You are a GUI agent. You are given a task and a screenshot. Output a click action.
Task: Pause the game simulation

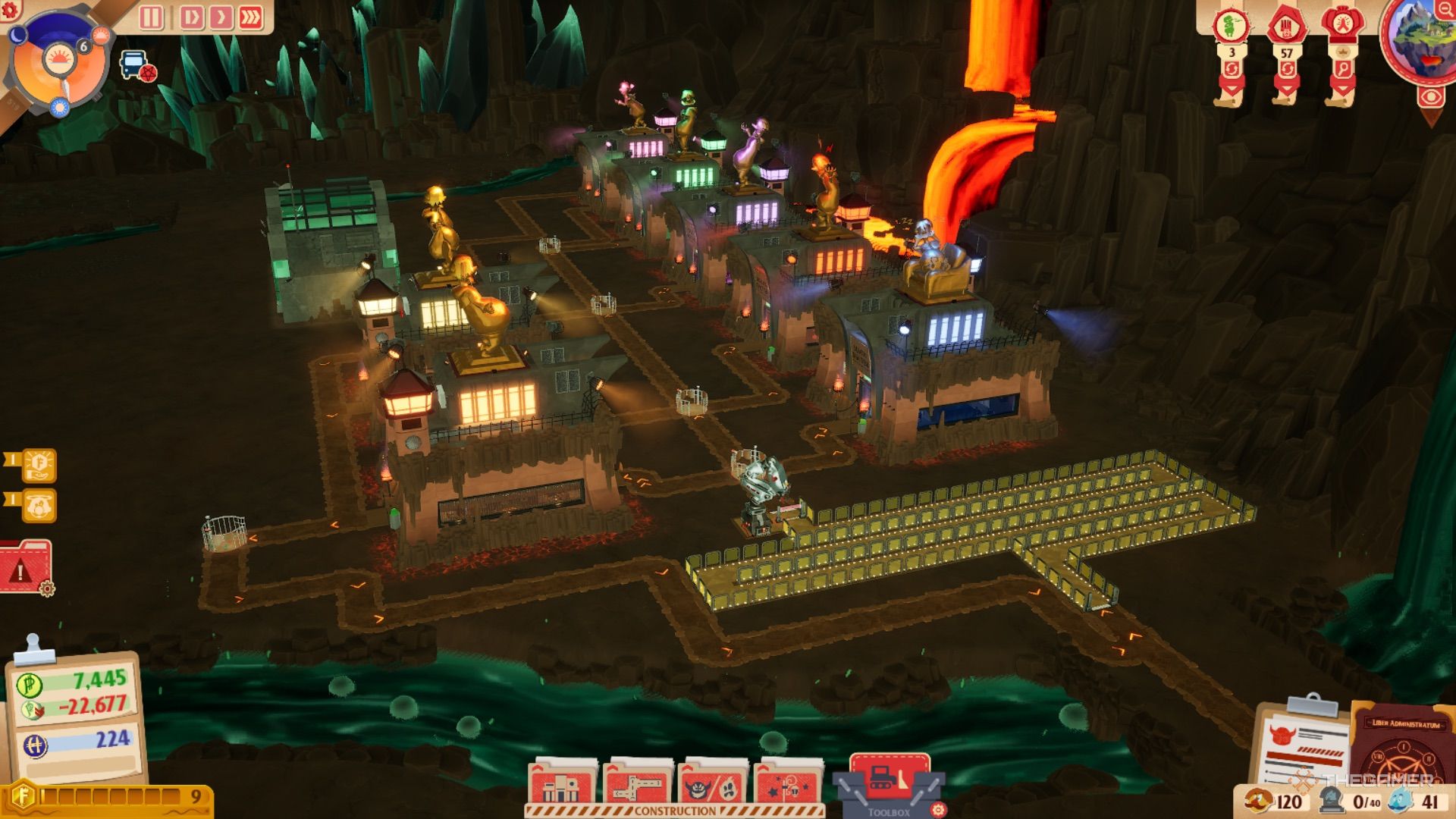point(151,17)
